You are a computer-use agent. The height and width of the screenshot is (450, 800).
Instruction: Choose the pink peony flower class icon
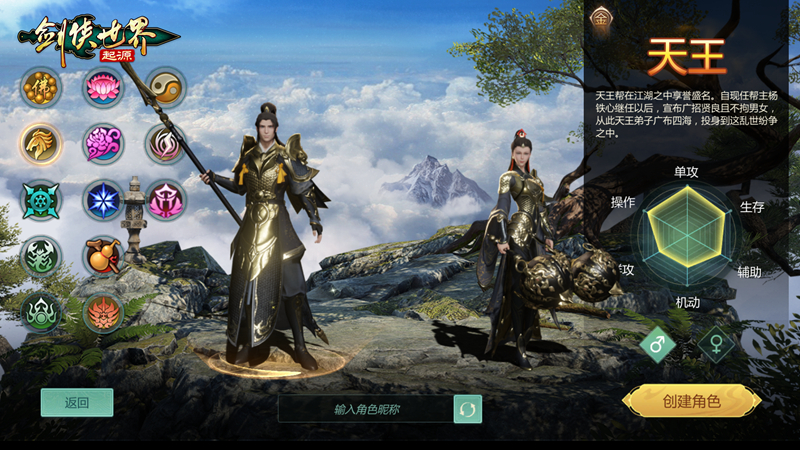click(103, 144)
